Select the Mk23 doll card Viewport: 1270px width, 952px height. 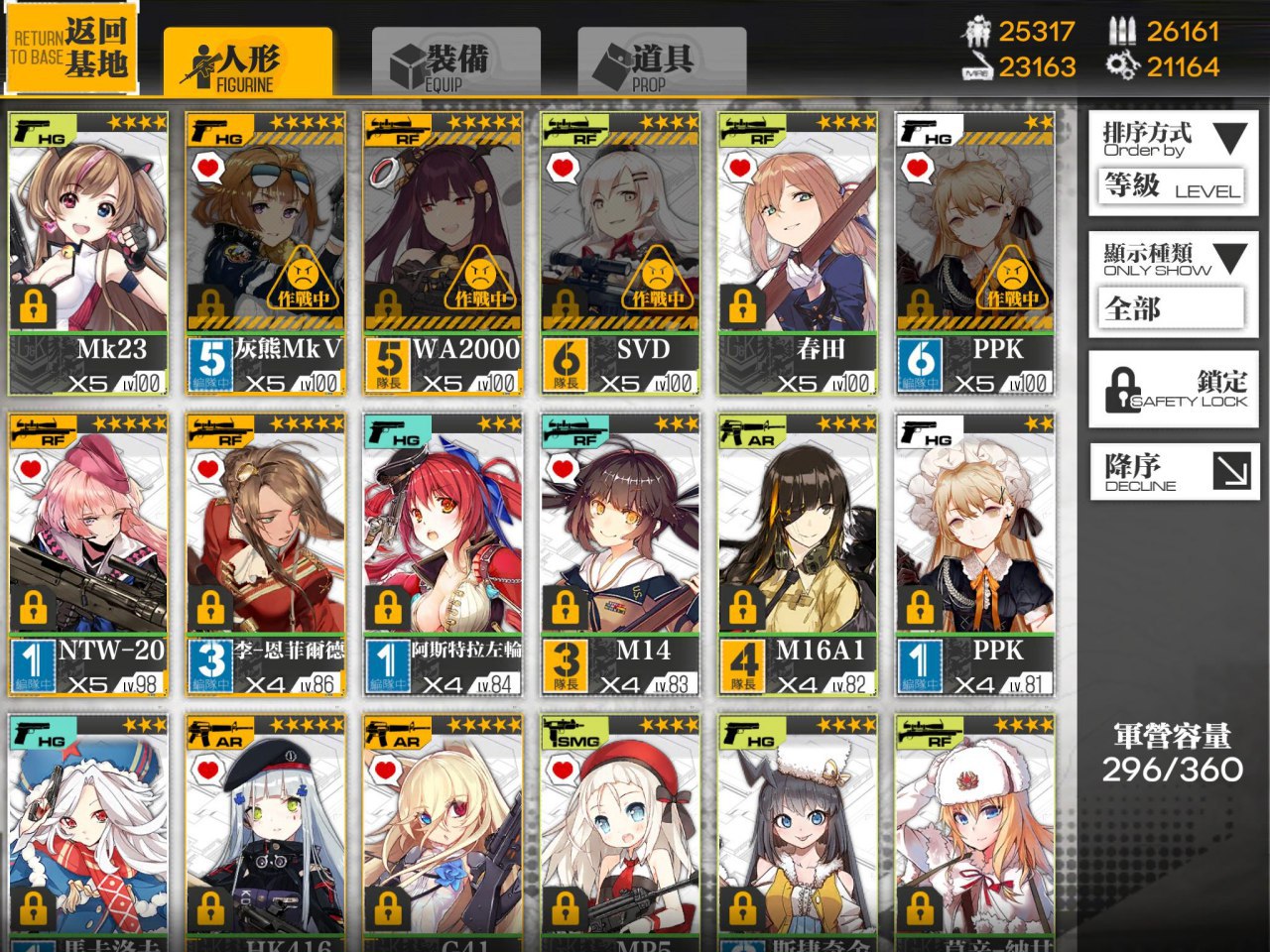tap(88, 253)
